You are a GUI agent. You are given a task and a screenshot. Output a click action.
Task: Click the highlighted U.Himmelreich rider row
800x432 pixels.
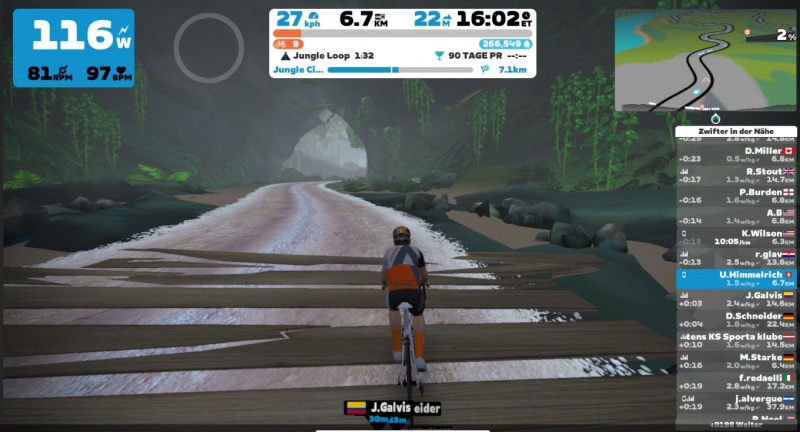pos(736,278)
